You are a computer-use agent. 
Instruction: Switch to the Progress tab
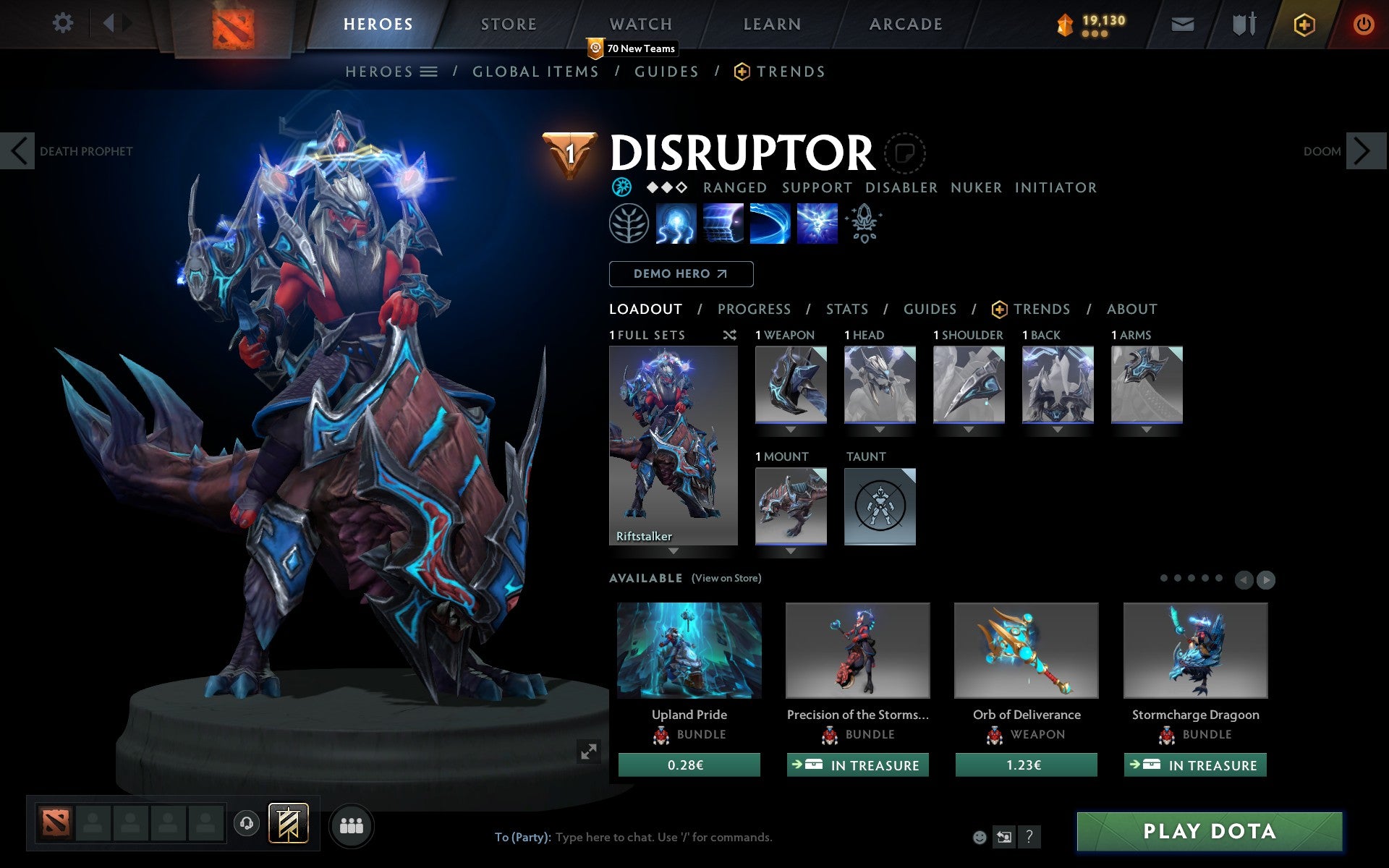(x=754, y=309)
